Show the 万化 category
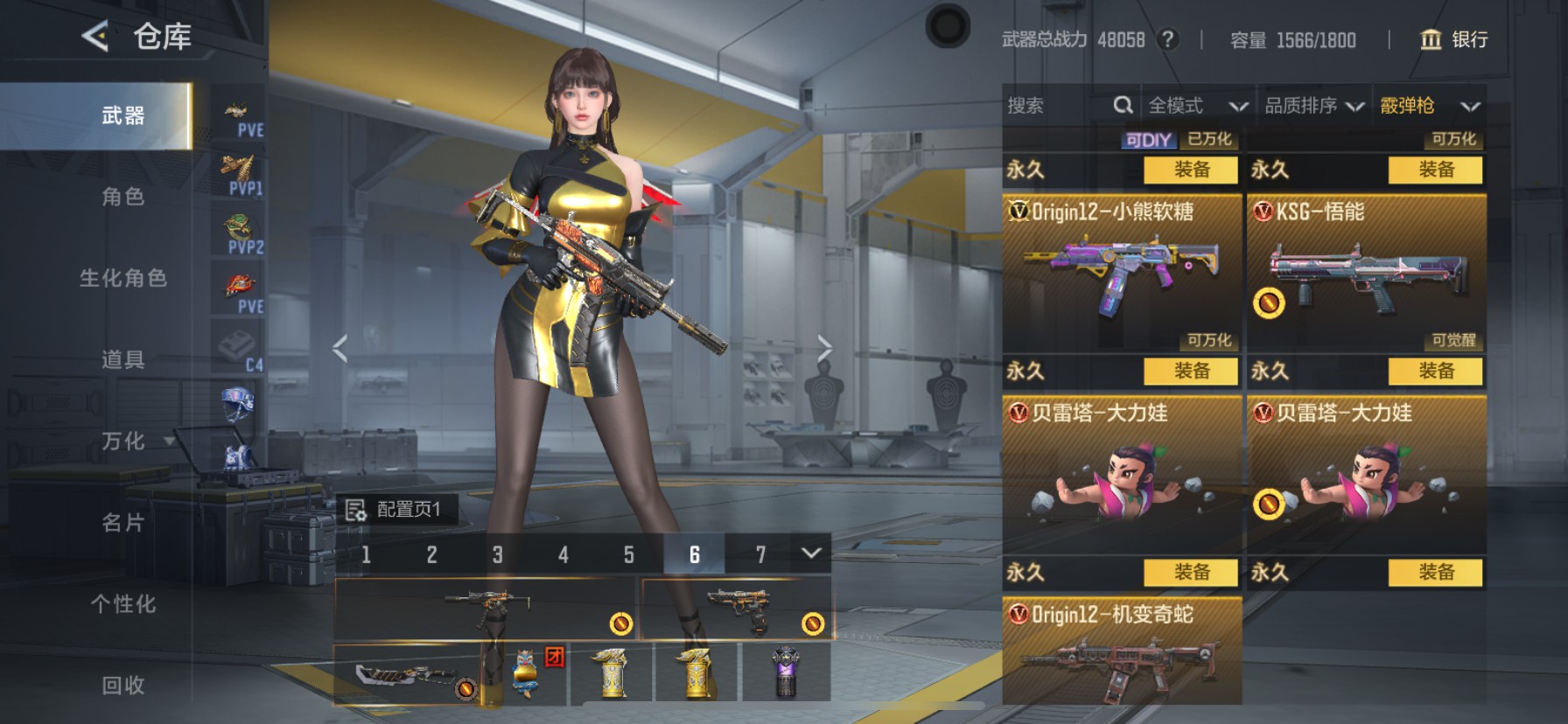The height and width of the screenshot is (724, 1568). (x=122, y=442)
